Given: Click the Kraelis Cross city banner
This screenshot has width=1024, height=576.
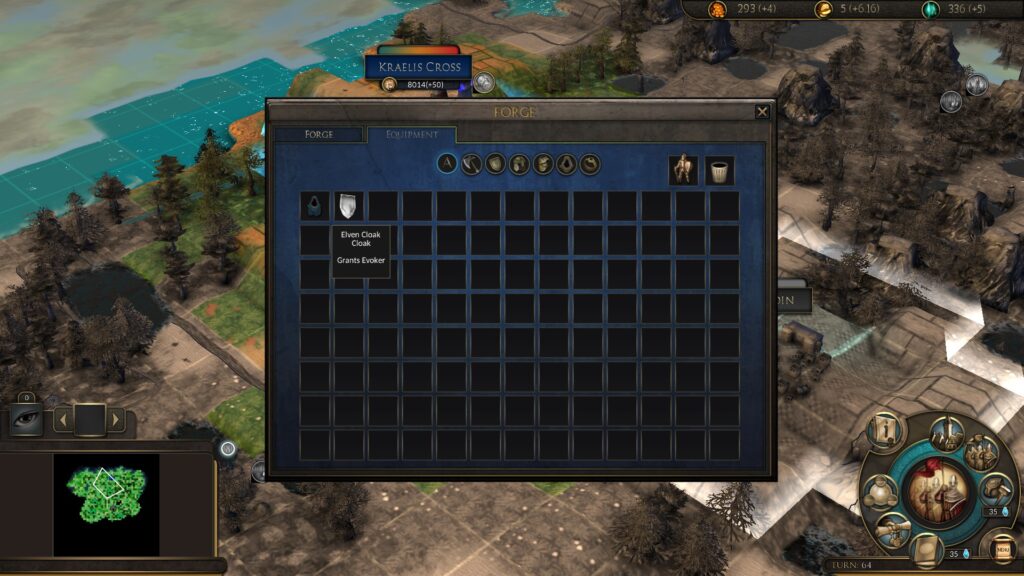Looking at the screenshot, I should (418, 66).
